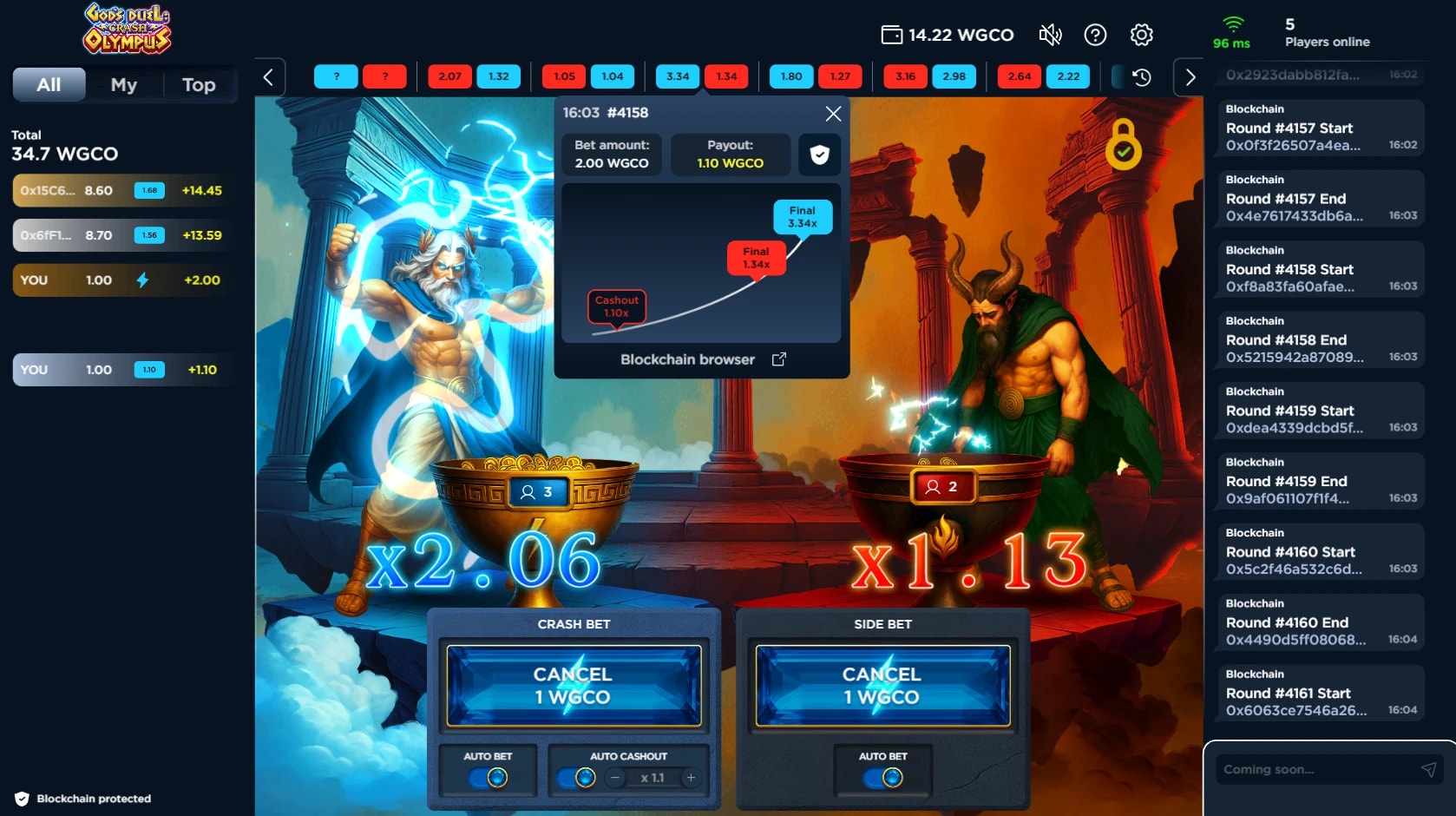1456x816 pixels.
Task: Decrease the auto cashout multiplier with minus
Action: tap(615, 778)
